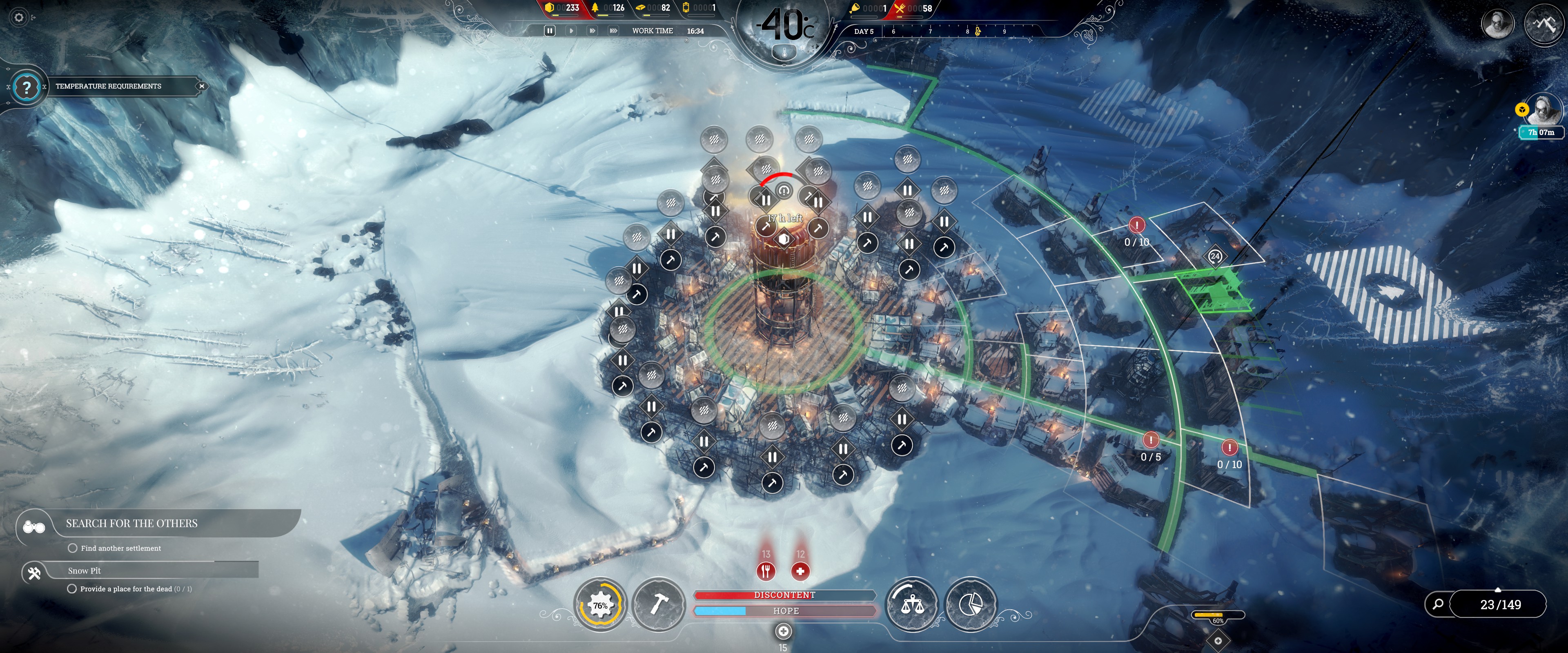1568x653 pixels.
Task: Select the Search for the Others objective
Action: 131,524
